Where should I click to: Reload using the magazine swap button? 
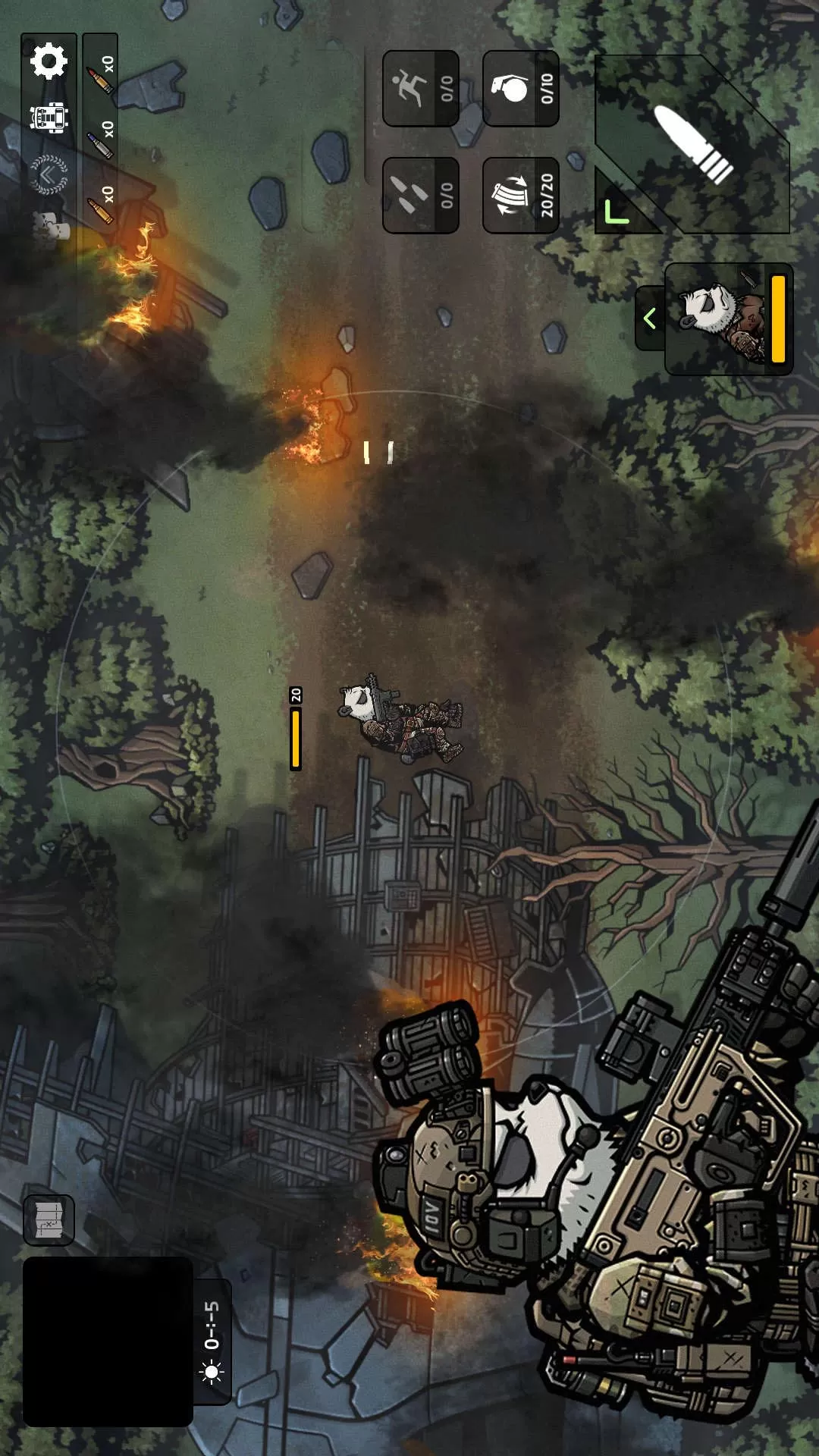[x=521, y=195]
